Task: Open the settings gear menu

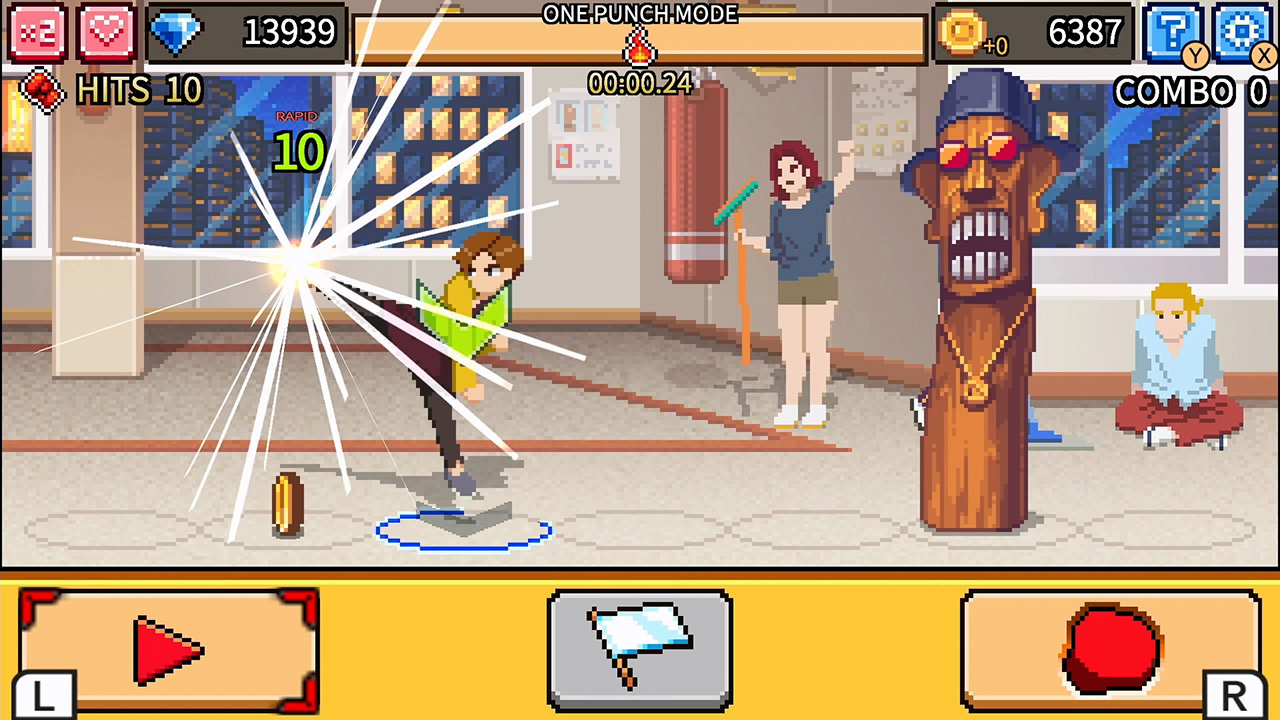Action: pyautogui.click(x=1241, y=32)
